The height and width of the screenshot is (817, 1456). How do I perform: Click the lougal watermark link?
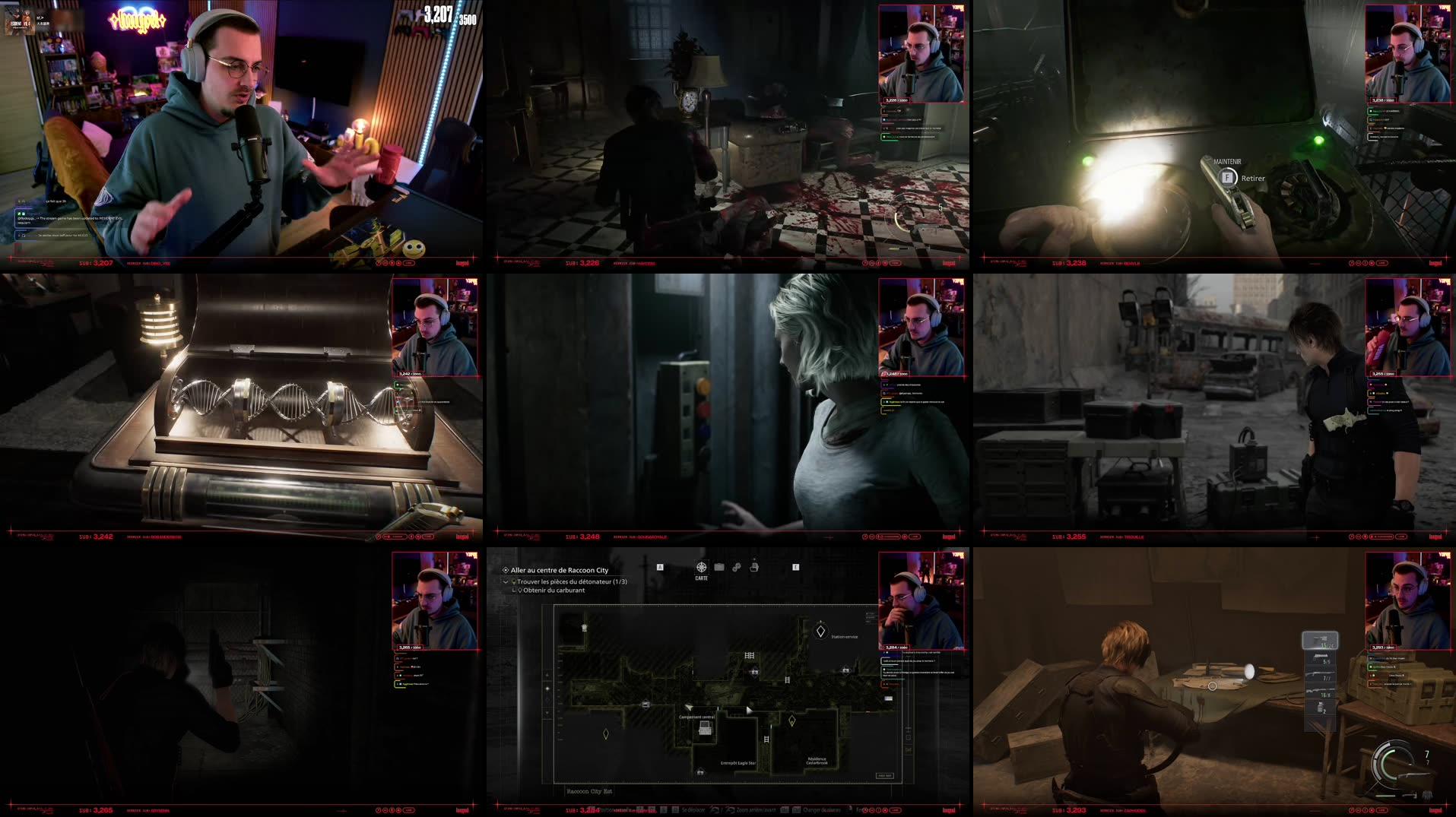(x=950, y=811)
